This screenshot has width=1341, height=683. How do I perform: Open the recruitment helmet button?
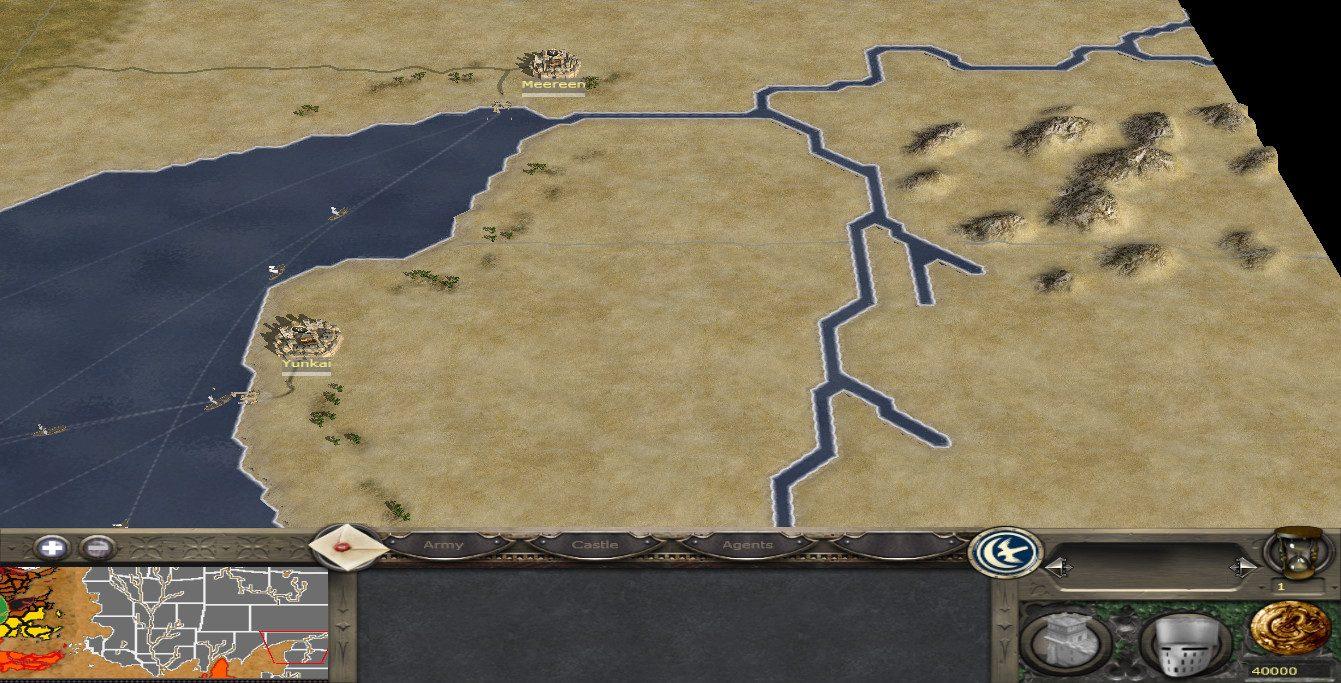[1187, 641]
